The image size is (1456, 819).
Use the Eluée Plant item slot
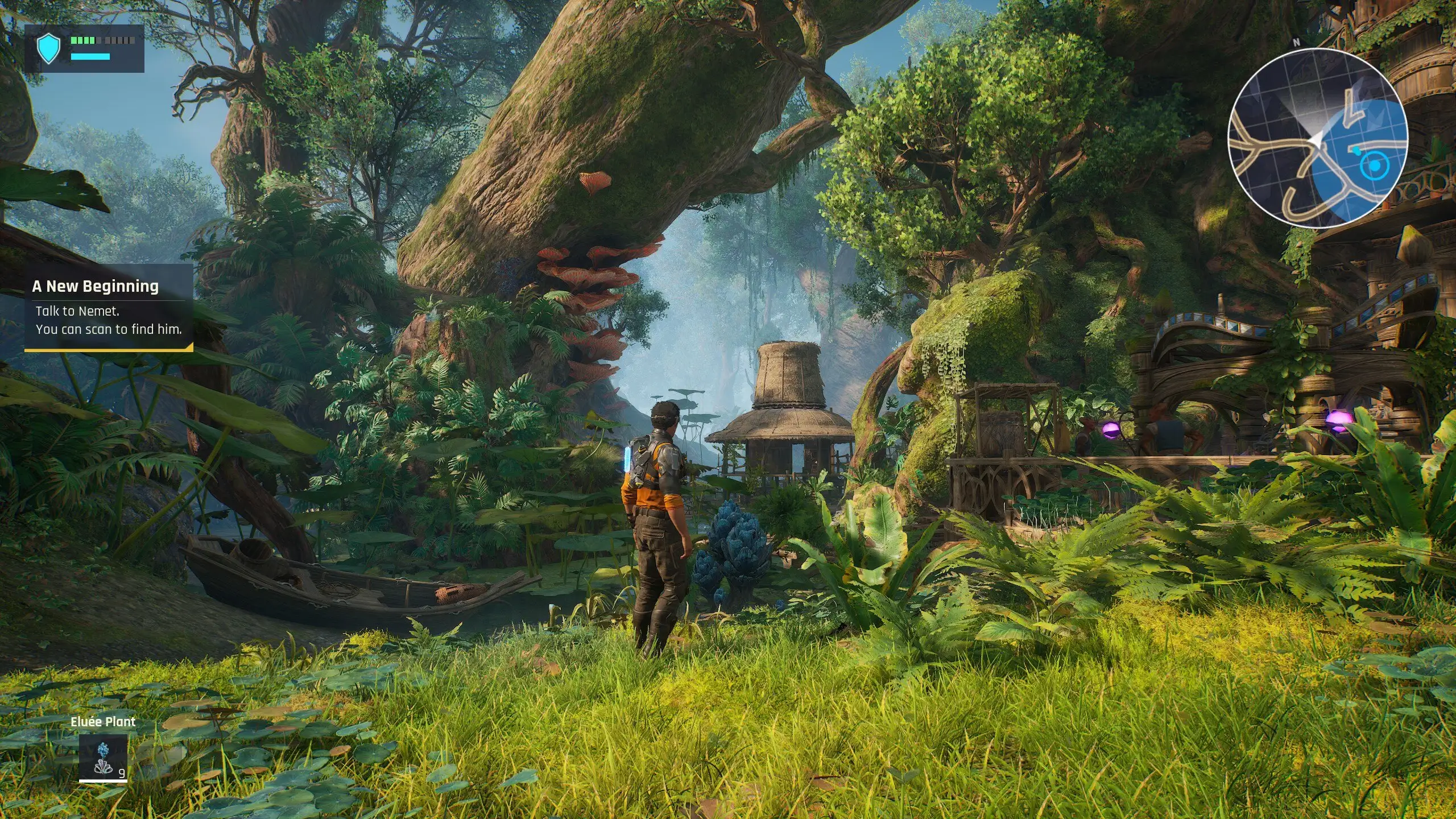(x=103, y=758)
